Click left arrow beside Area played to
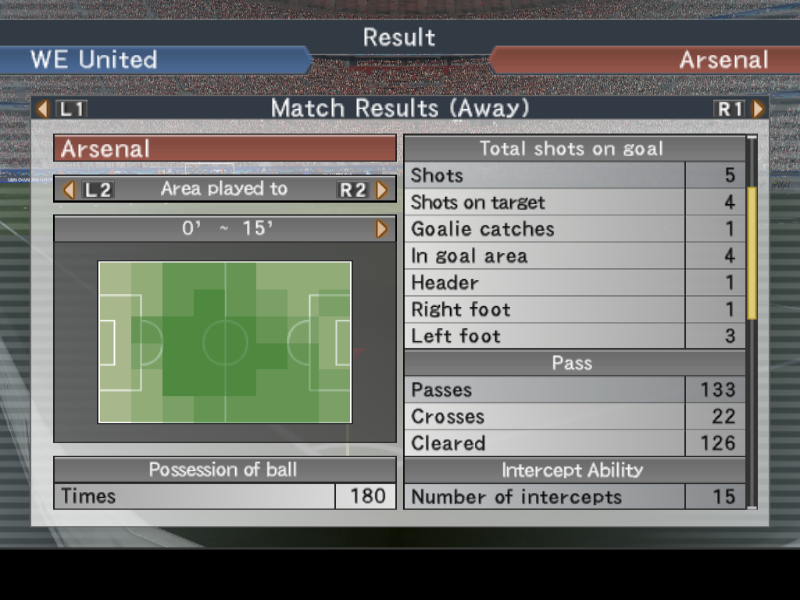800x600 pixels. point(69,189)
